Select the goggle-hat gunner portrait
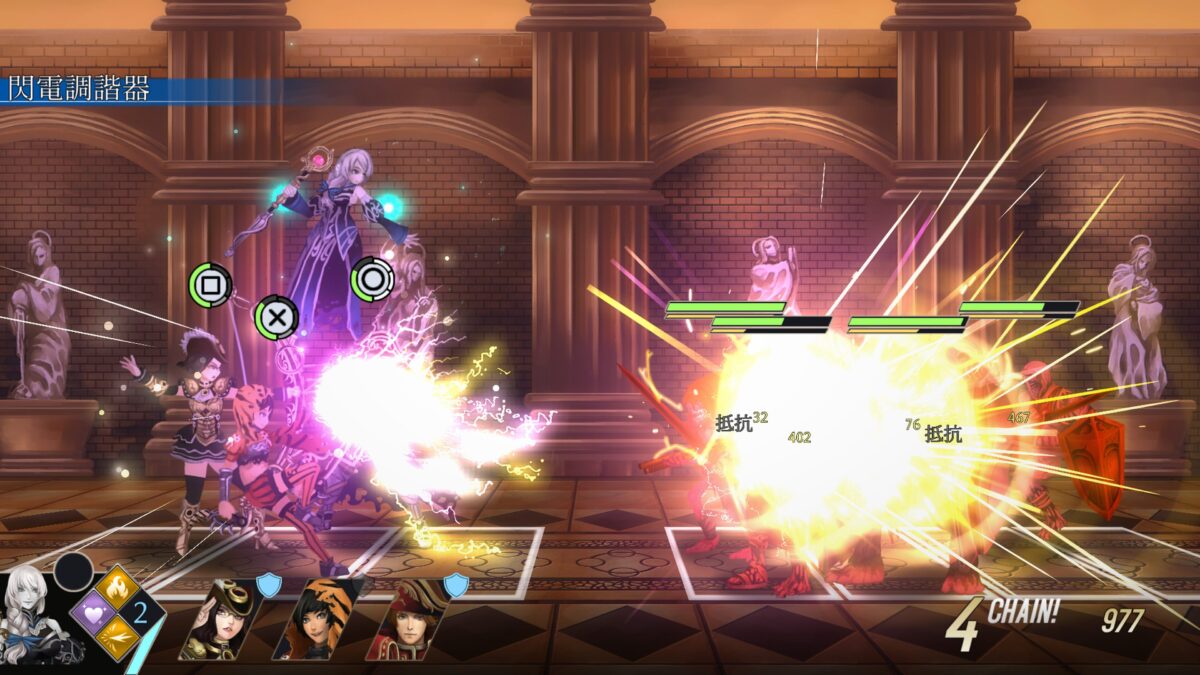This screenshot has width=1200, height=675. coord(218,620)
